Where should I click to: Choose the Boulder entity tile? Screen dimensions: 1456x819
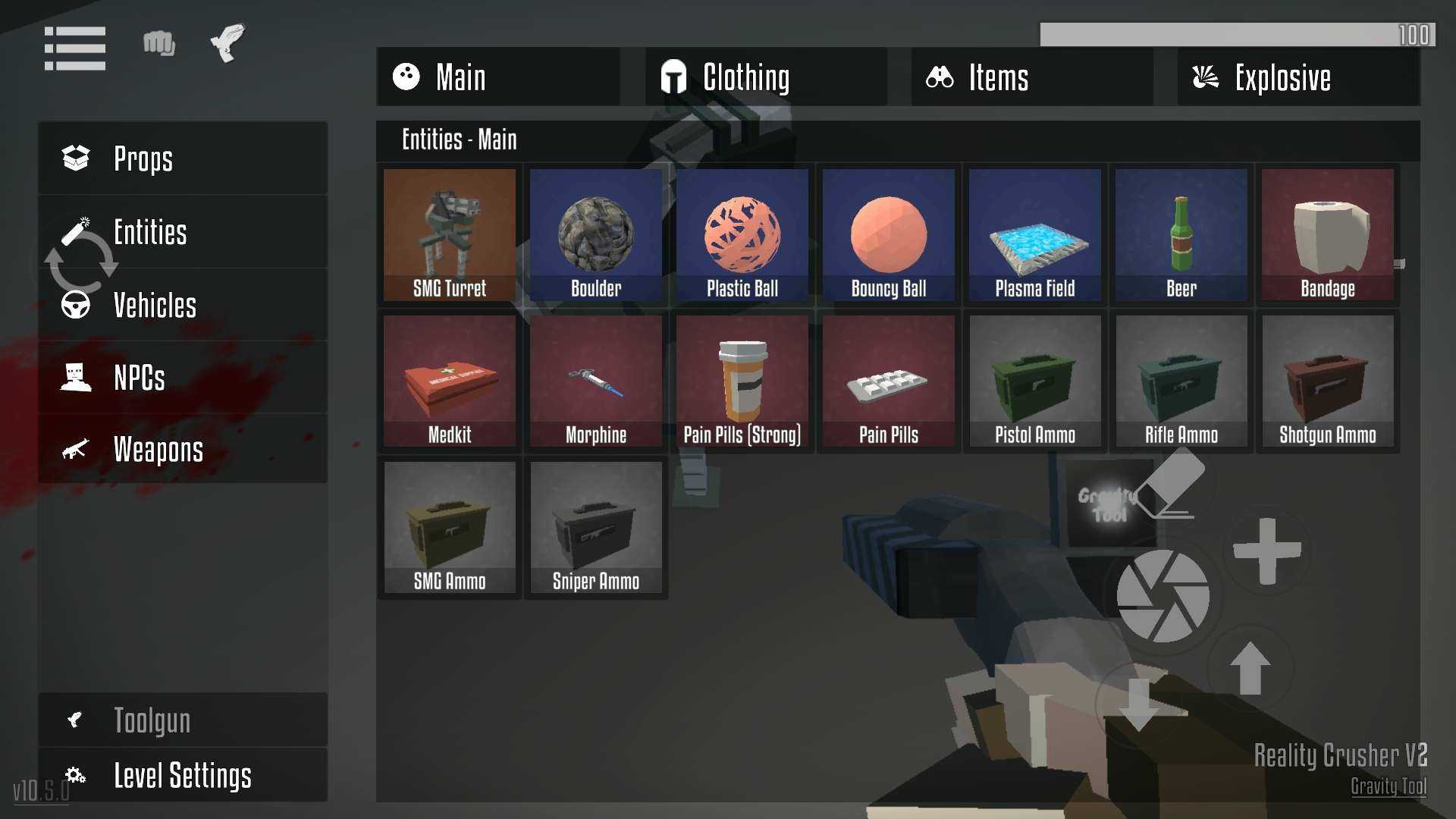(596, 234)
